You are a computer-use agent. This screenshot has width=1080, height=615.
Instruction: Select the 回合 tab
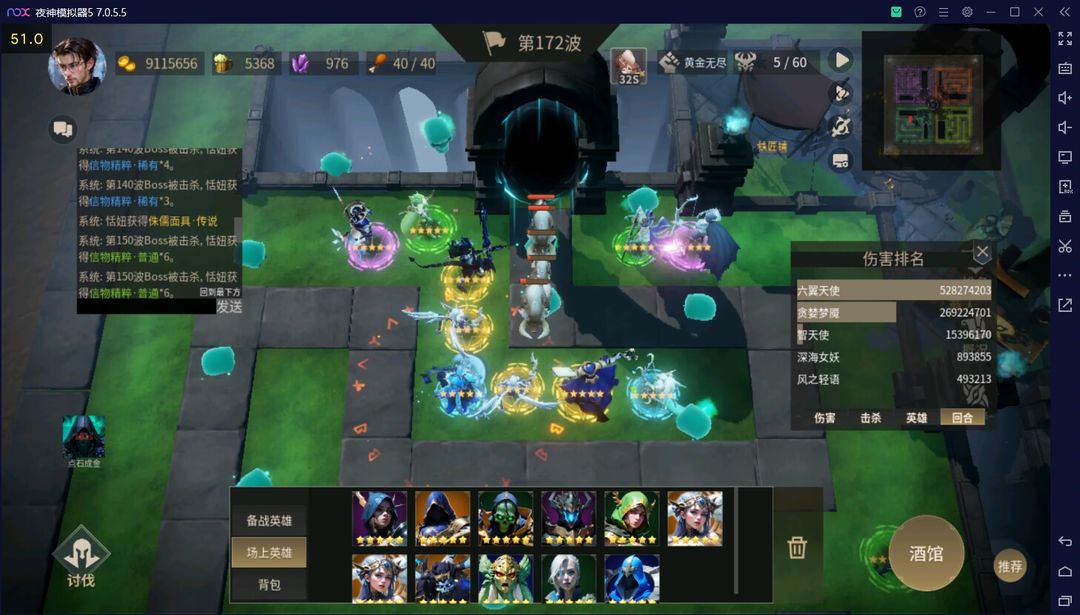(962, 418)
